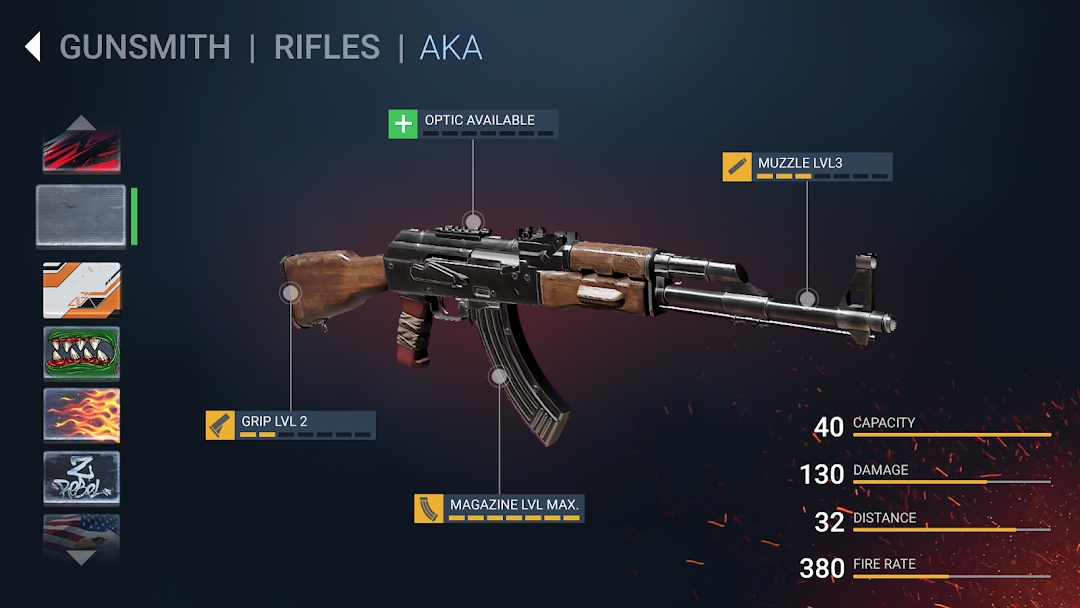Select the plain grey metal skin
1080x608 pixels.
pyautogui.click(x=81, y=216)
